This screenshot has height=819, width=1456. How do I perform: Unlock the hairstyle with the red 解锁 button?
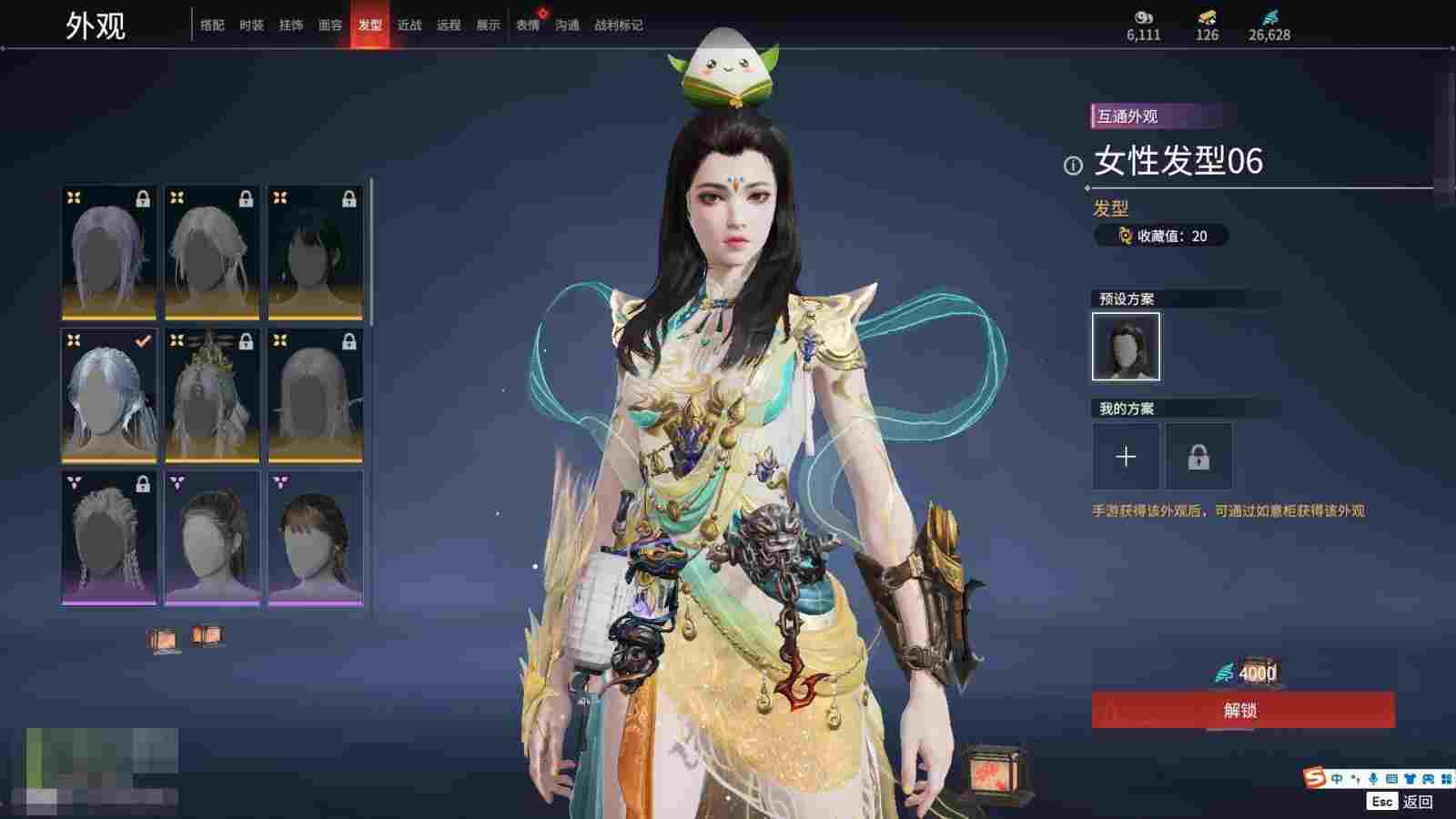point(1242,710)
